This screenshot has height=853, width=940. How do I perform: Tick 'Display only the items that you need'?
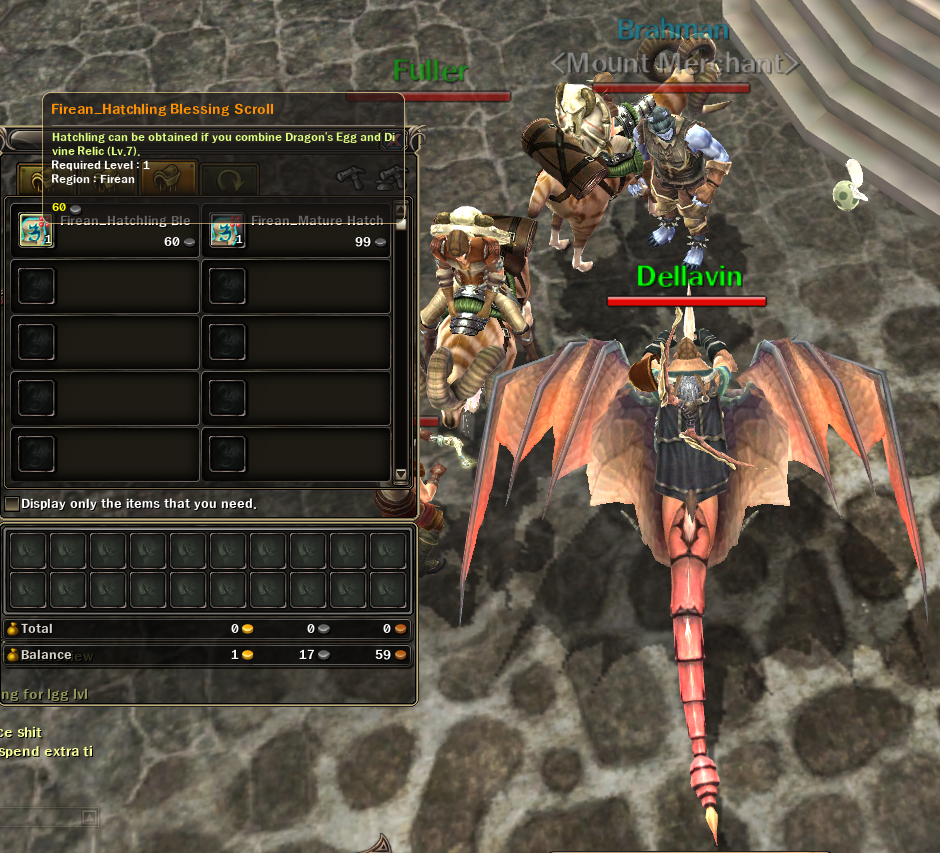tap(12, 504)
